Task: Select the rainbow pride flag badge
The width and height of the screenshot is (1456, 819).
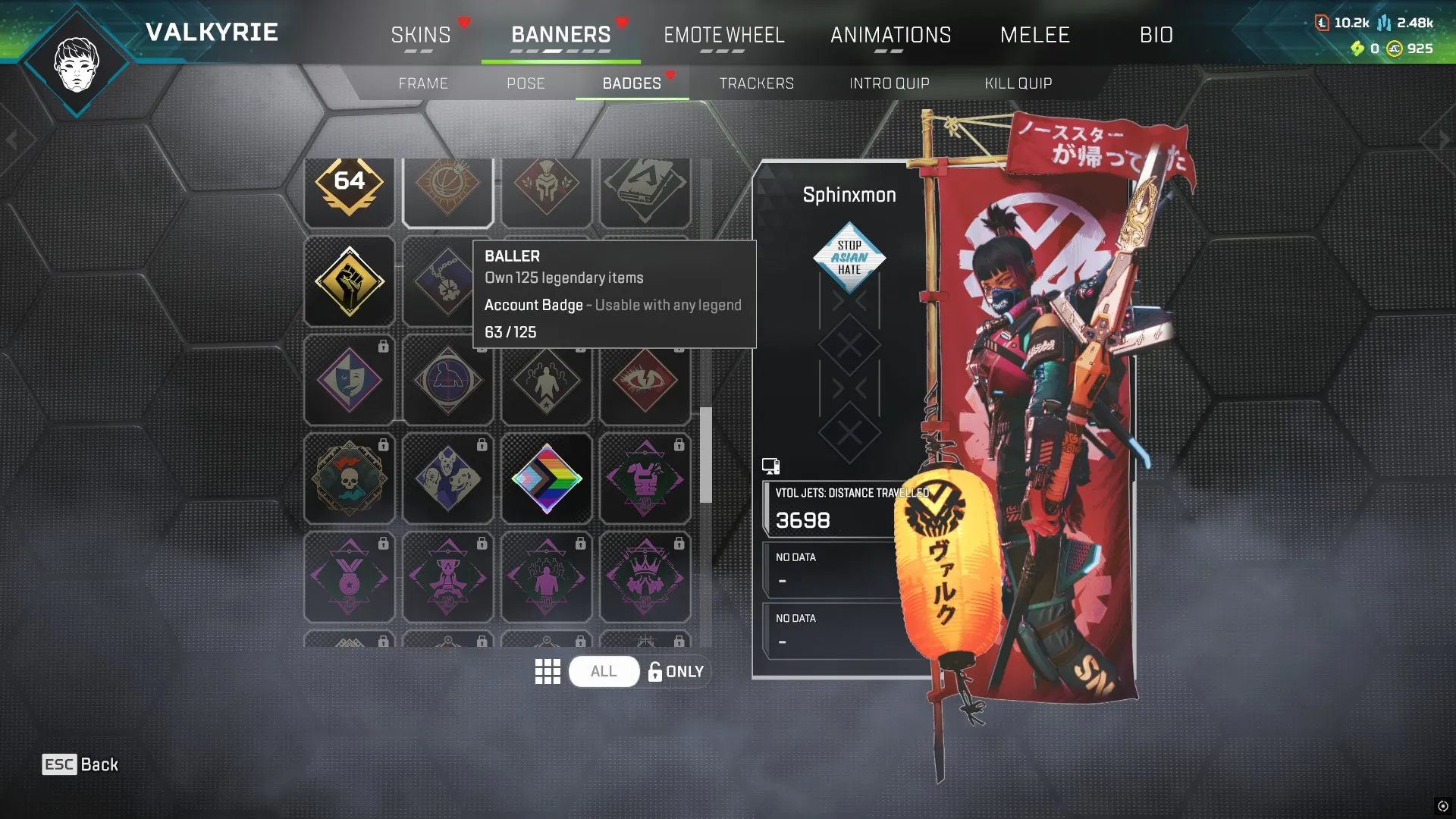Action: click(x=546, y=478)
